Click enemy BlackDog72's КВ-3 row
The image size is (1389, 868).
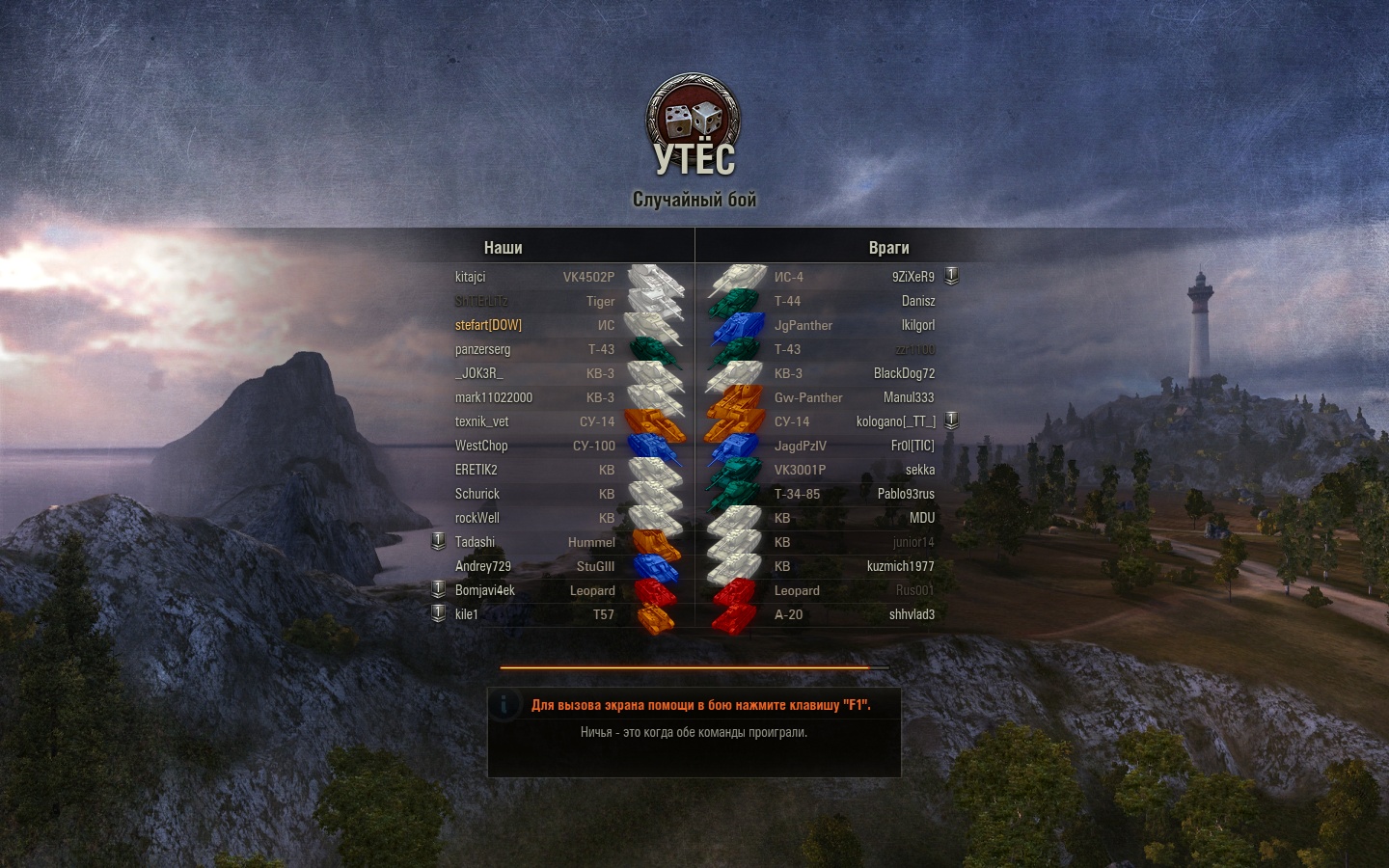(904, 373)
